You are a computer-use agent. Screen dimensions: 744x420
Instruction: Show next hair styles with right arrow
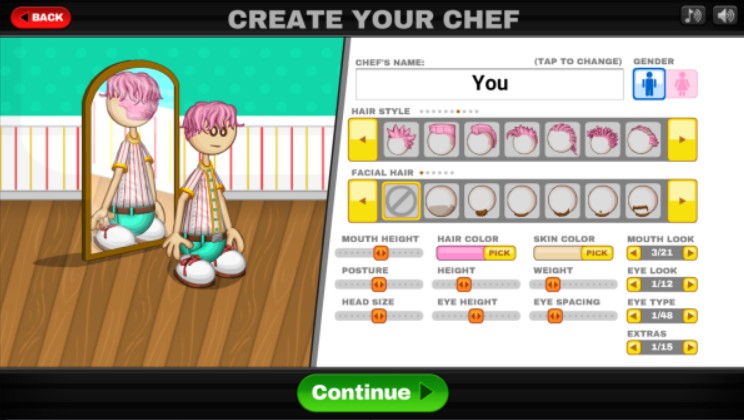point(682,139)
